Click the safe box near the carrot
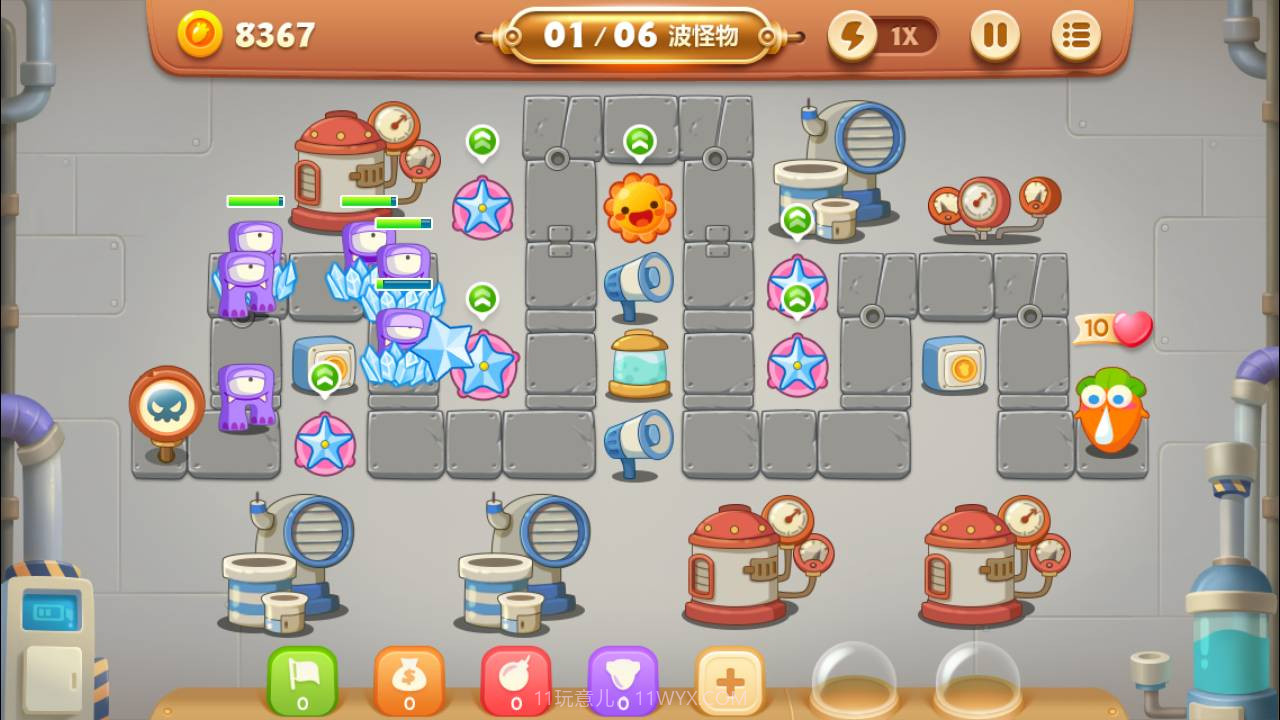1280x720 pixels. pyautogui.click(x=955, y=363)
